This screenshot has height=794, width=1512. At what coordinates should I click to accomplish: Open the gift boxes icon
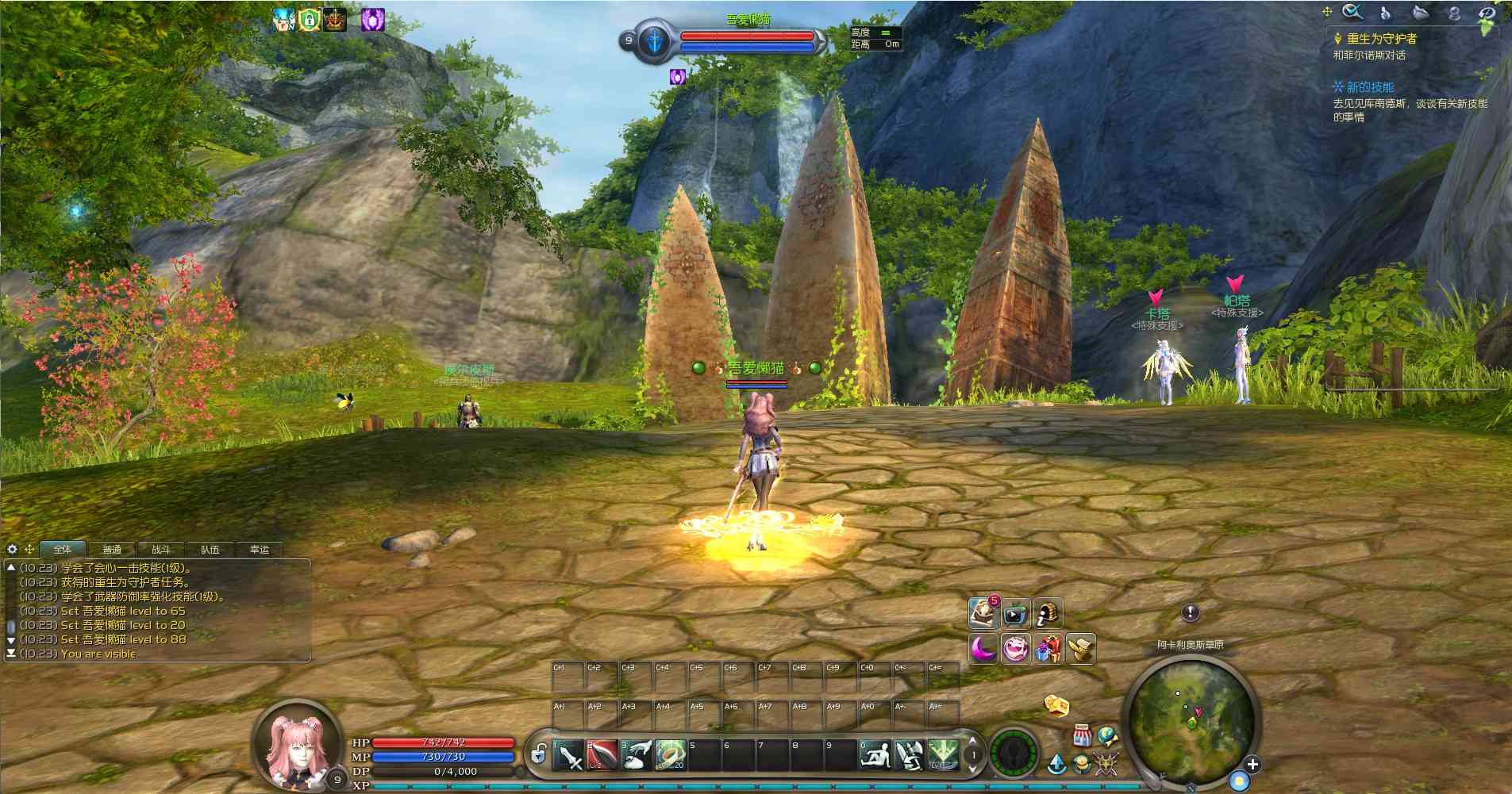coord(1048,649)
